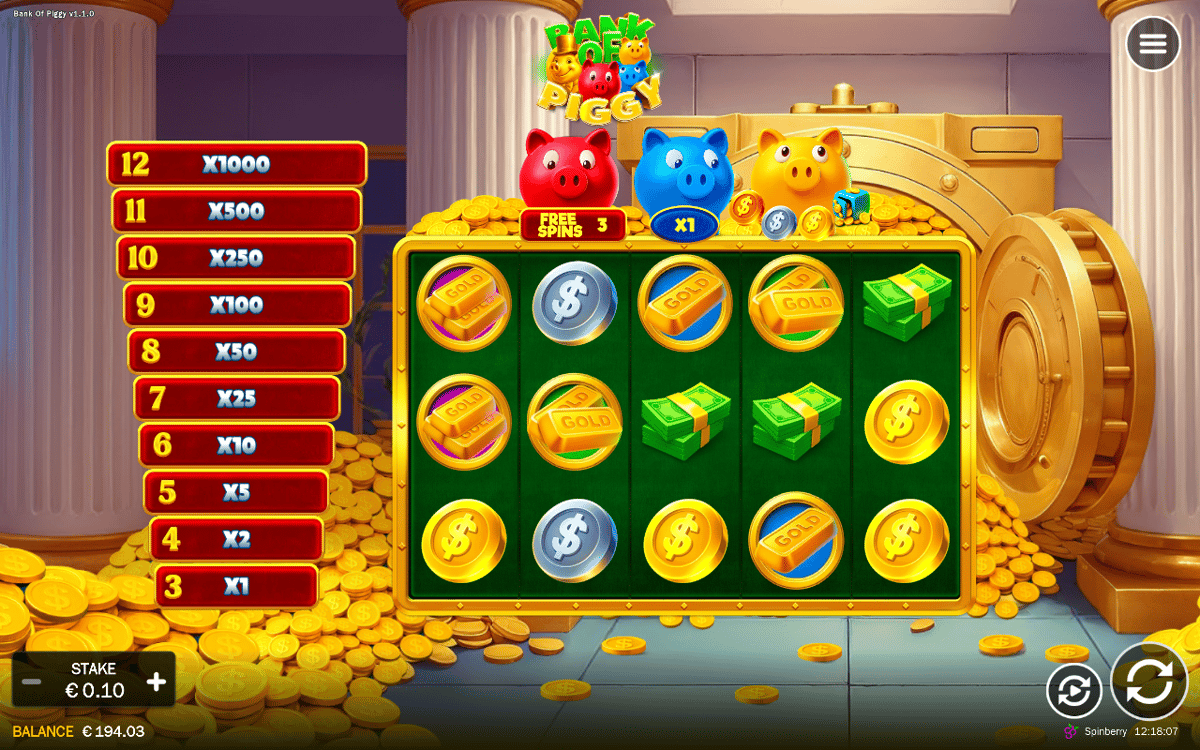Spin the reels with the large spin button
Viewport: 1200px width, 750px height.
[1149, 682]
